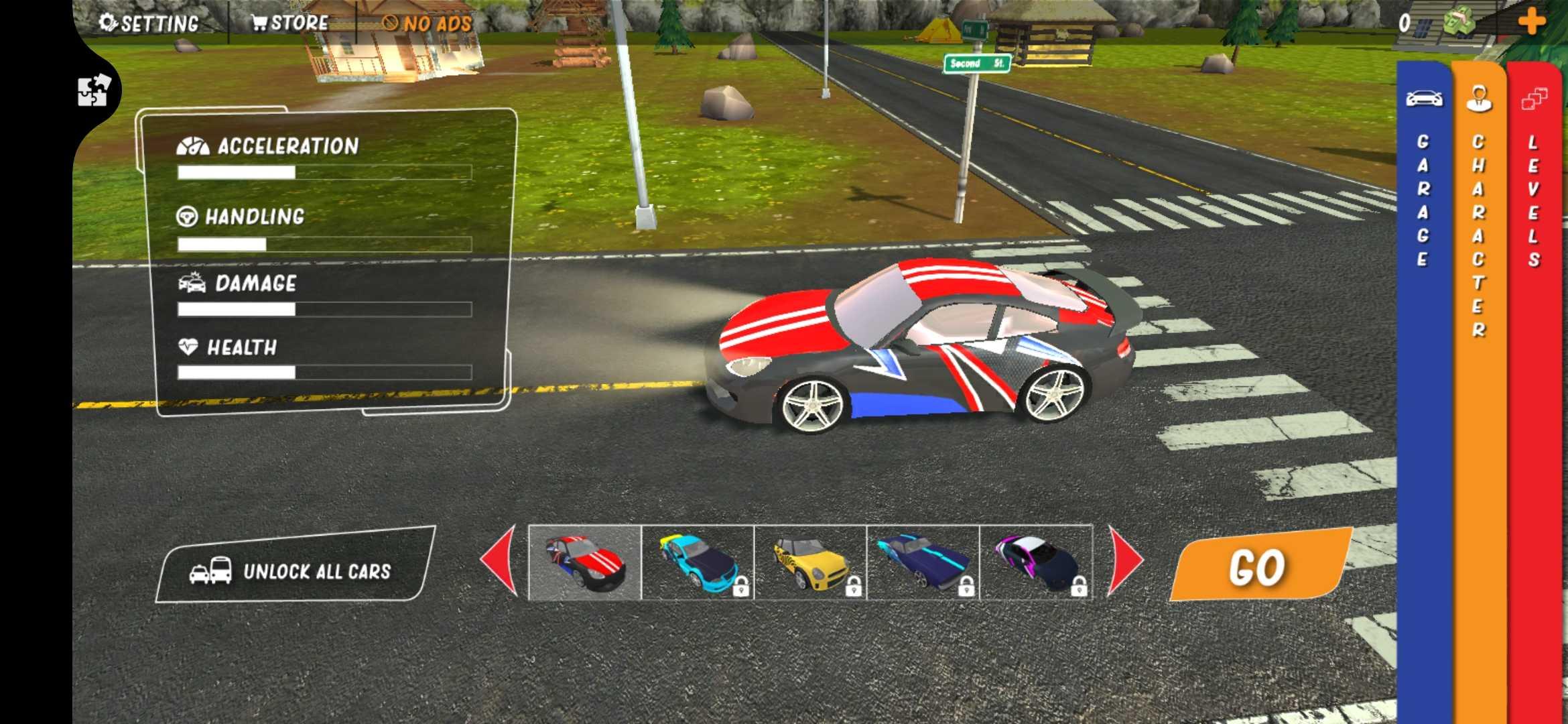This screenshot has height=724, width=1568.
Task: Choose the locked cyan car thumbnail
Action: pos(698,562)
